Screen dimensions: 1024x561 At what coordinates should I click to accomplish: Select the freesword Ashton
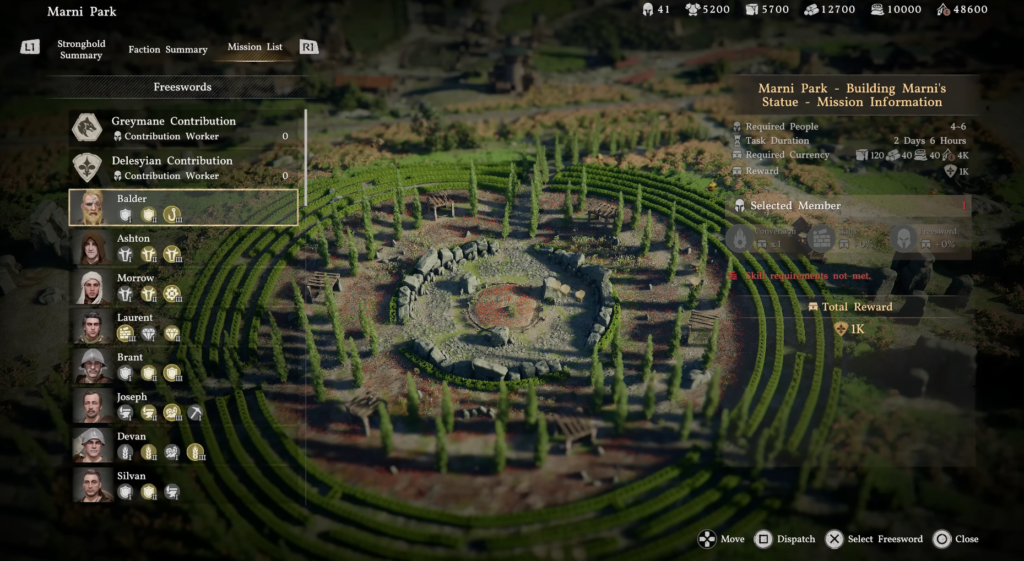point(184,246)
